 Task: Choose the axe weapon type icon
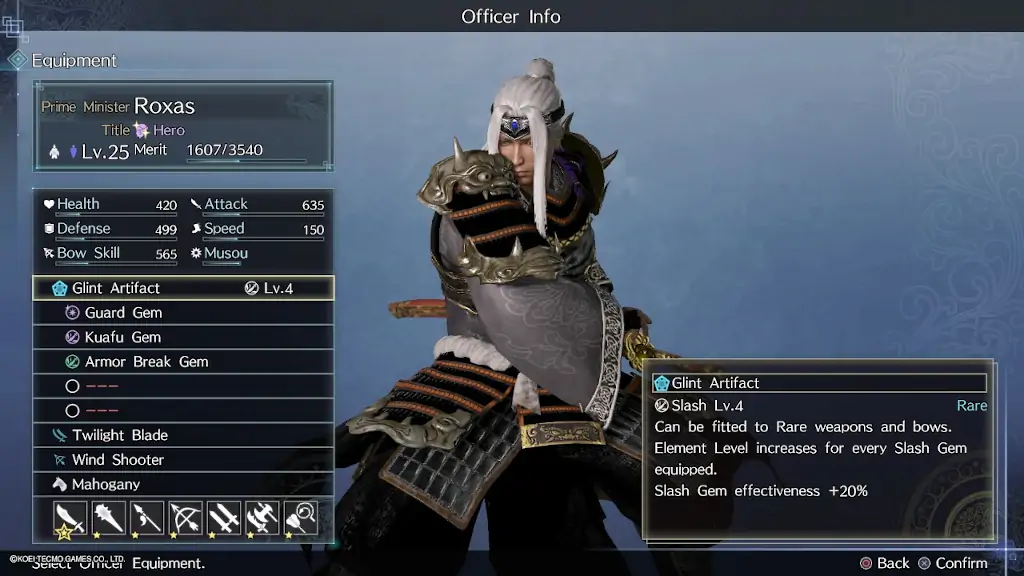(x=262, y=518)
